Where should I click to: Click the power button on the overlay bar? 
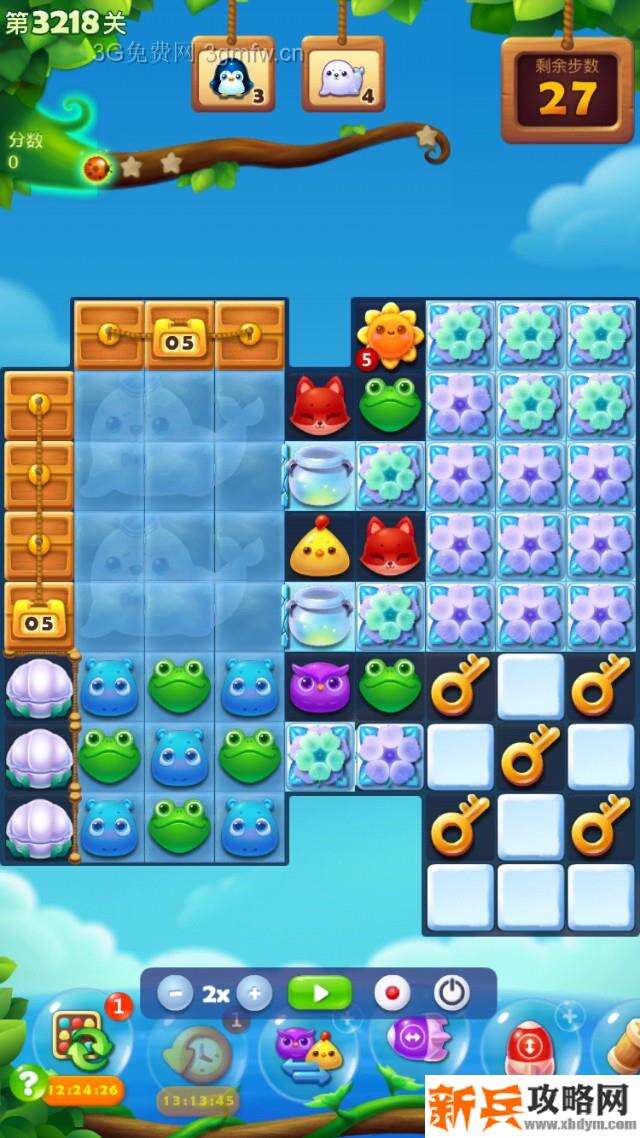pyautogui.click(x=452, y=994)
